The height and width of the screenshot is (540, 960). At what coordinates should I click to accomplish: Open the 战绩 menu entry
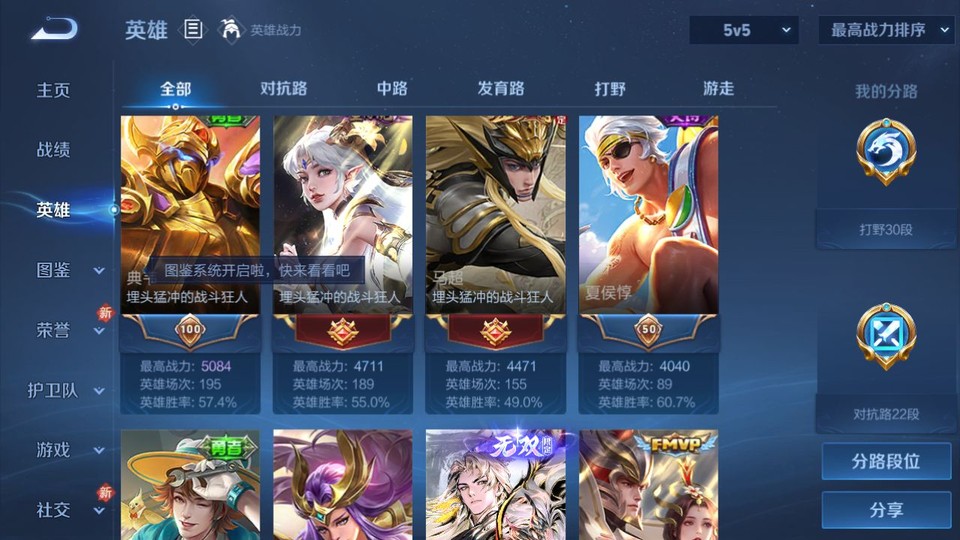(x=54, y=150)
